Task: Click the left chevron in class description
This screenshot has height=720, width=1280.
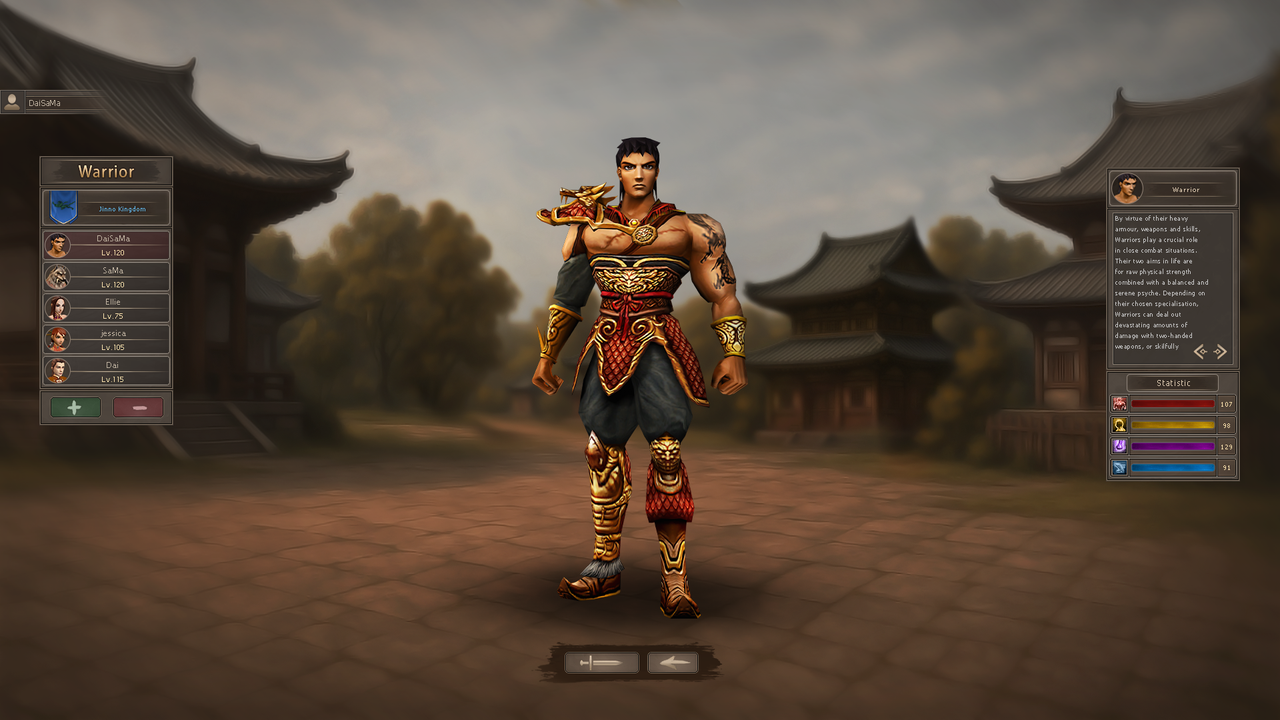Action: point(1200,351)
